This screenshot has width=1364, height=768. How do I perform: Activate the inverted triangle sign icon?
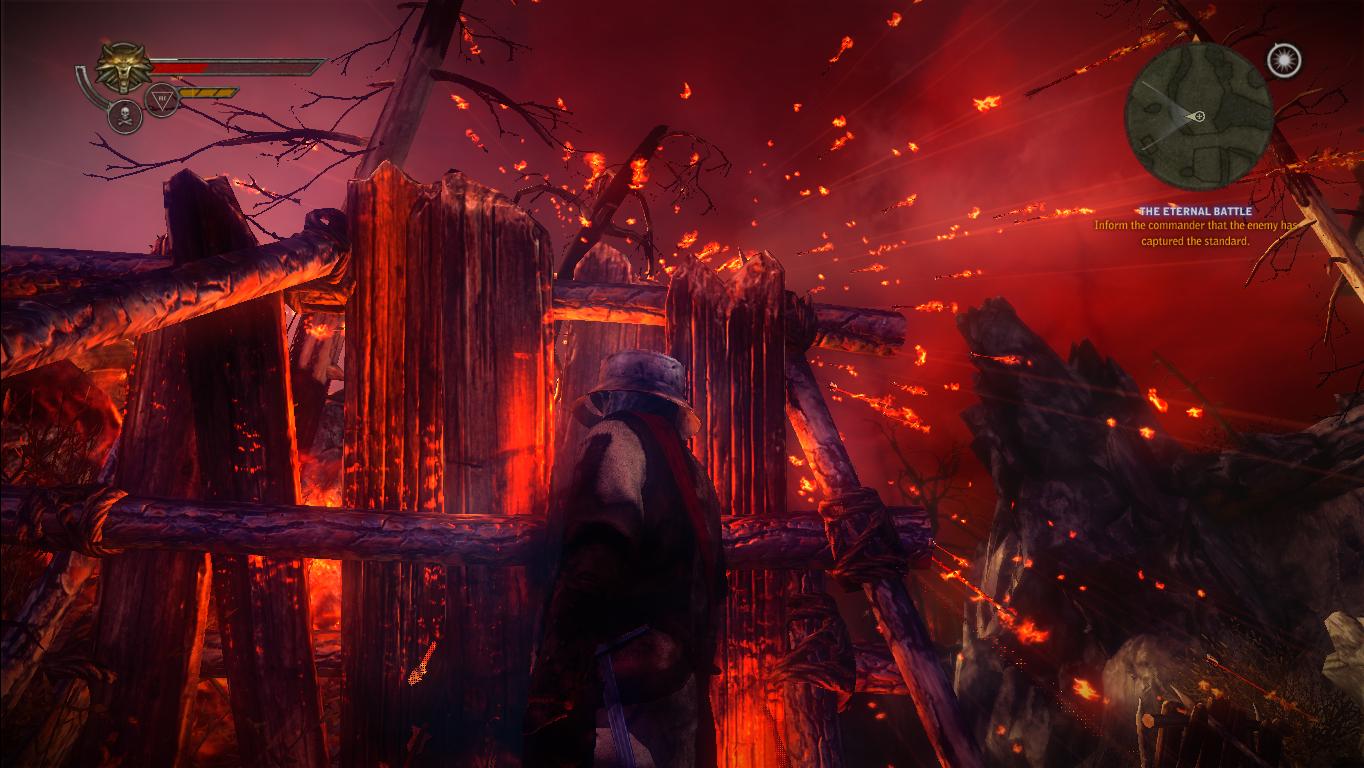tap(162, 99)
